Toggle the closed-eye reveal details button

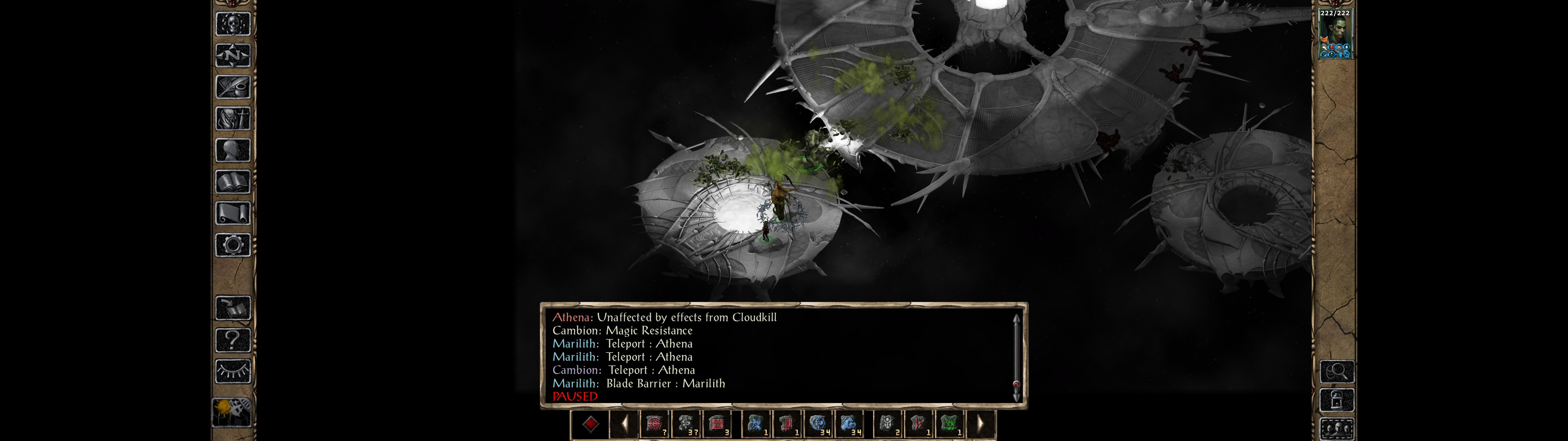233,370
